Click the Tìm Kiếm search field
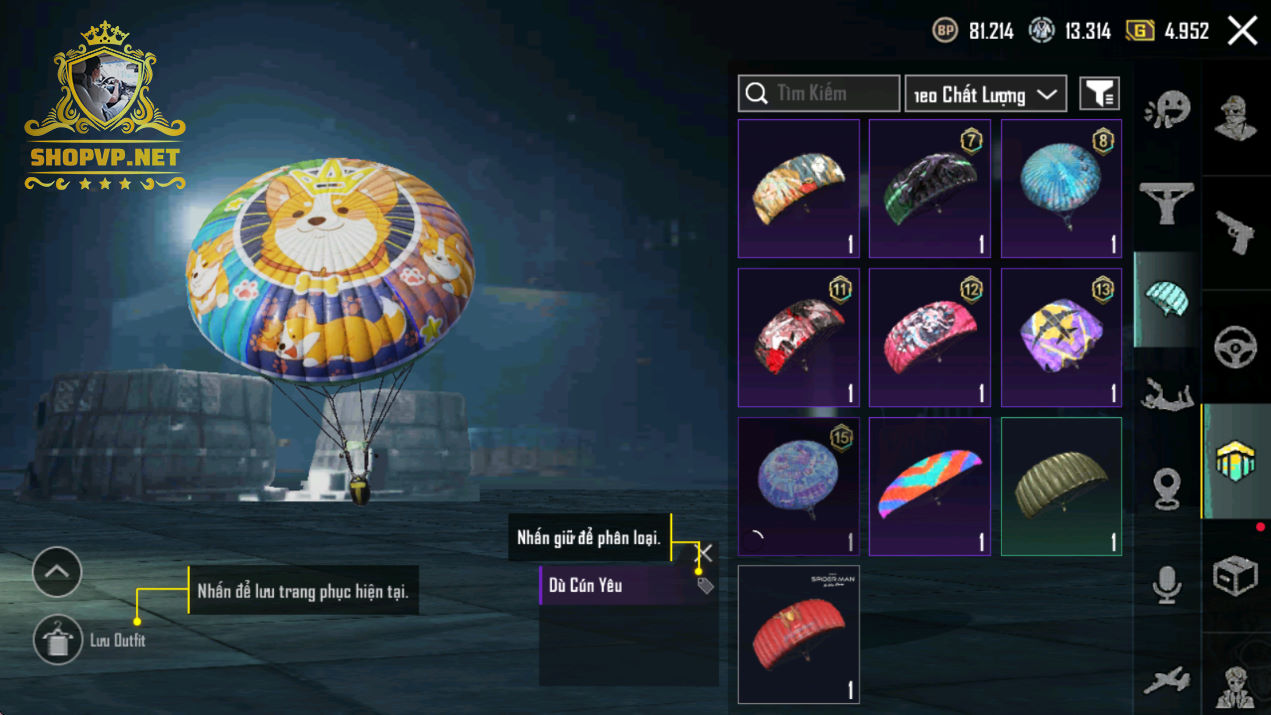1271x715 pixels. click(819, 93)
